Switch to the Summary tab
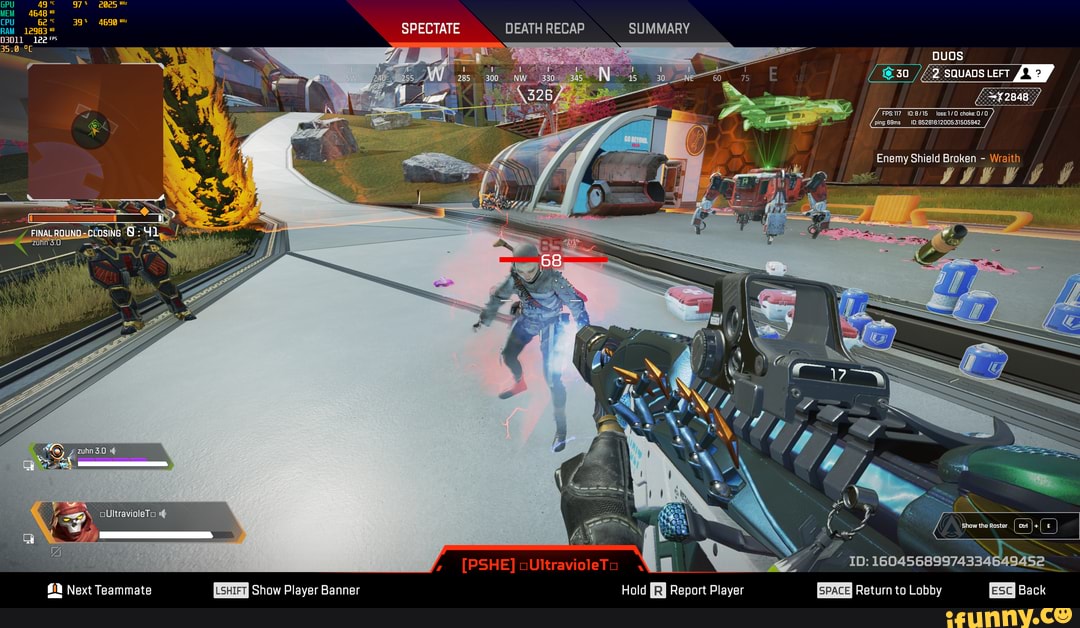The height and width of the screenshot is (628, 1080). 658,28
